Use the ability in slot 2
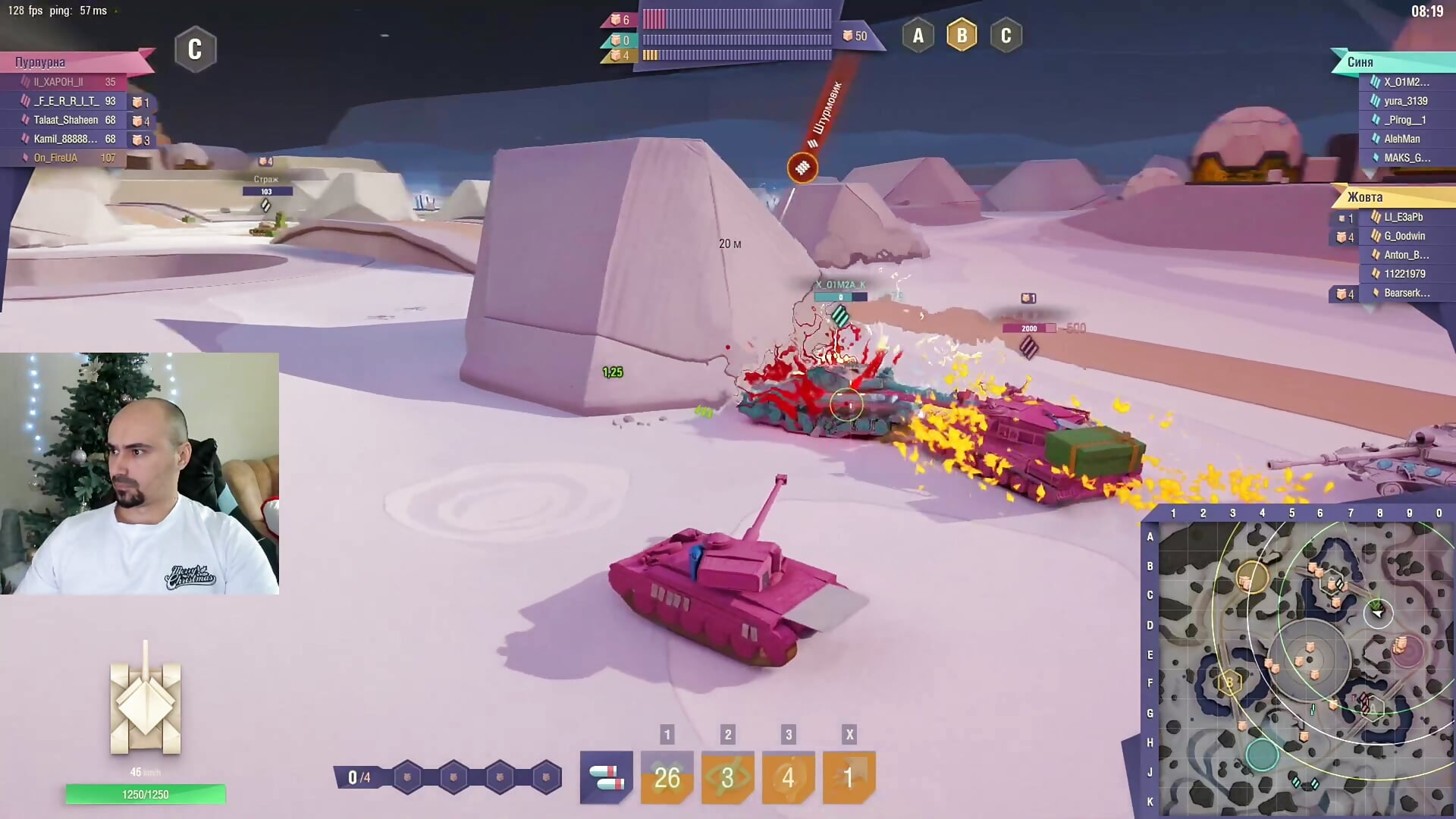The image size is (1456, 819). (x=727, y=777)
